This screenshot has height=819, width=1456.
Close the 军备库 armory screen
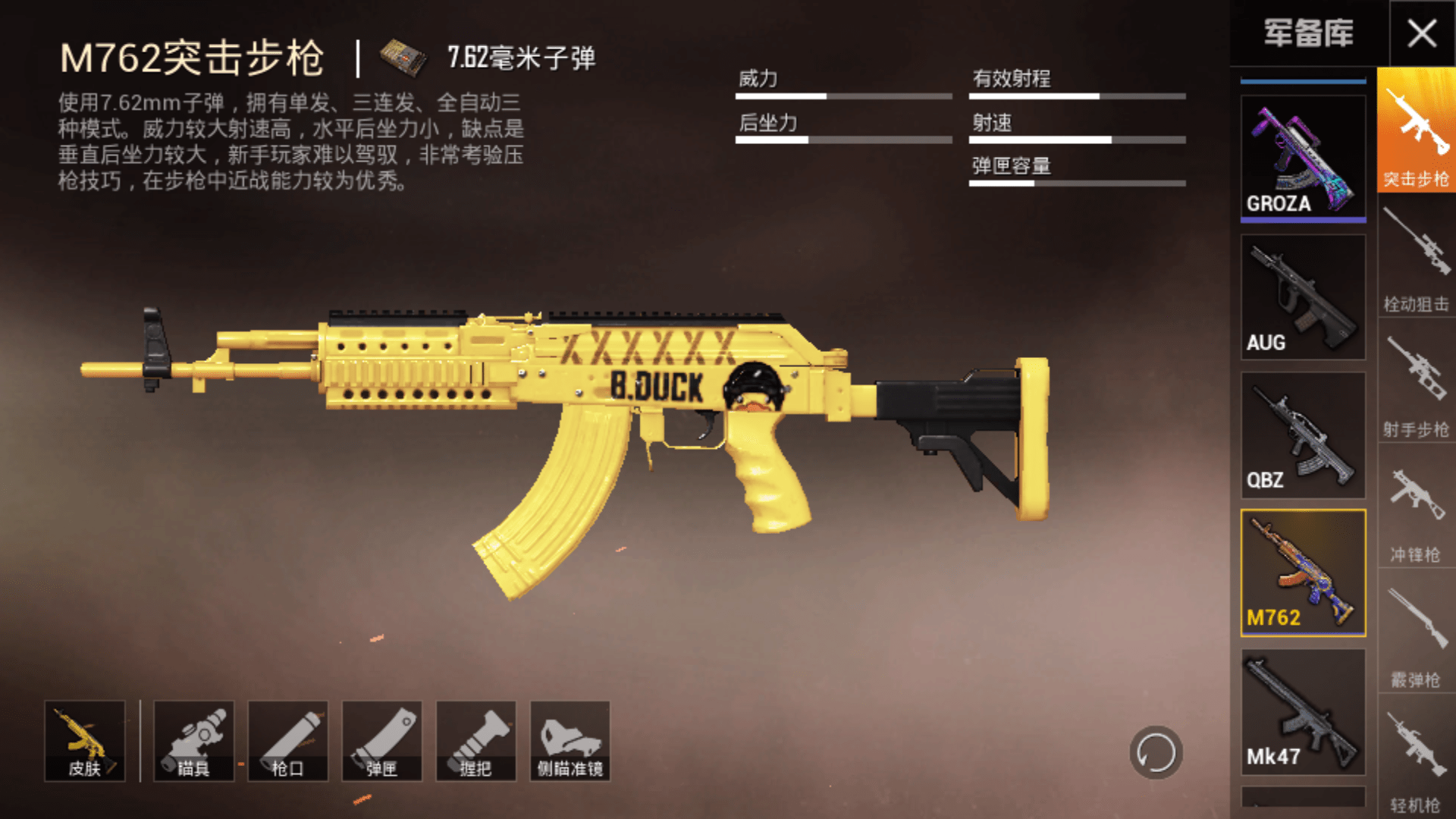[1423, 32]
